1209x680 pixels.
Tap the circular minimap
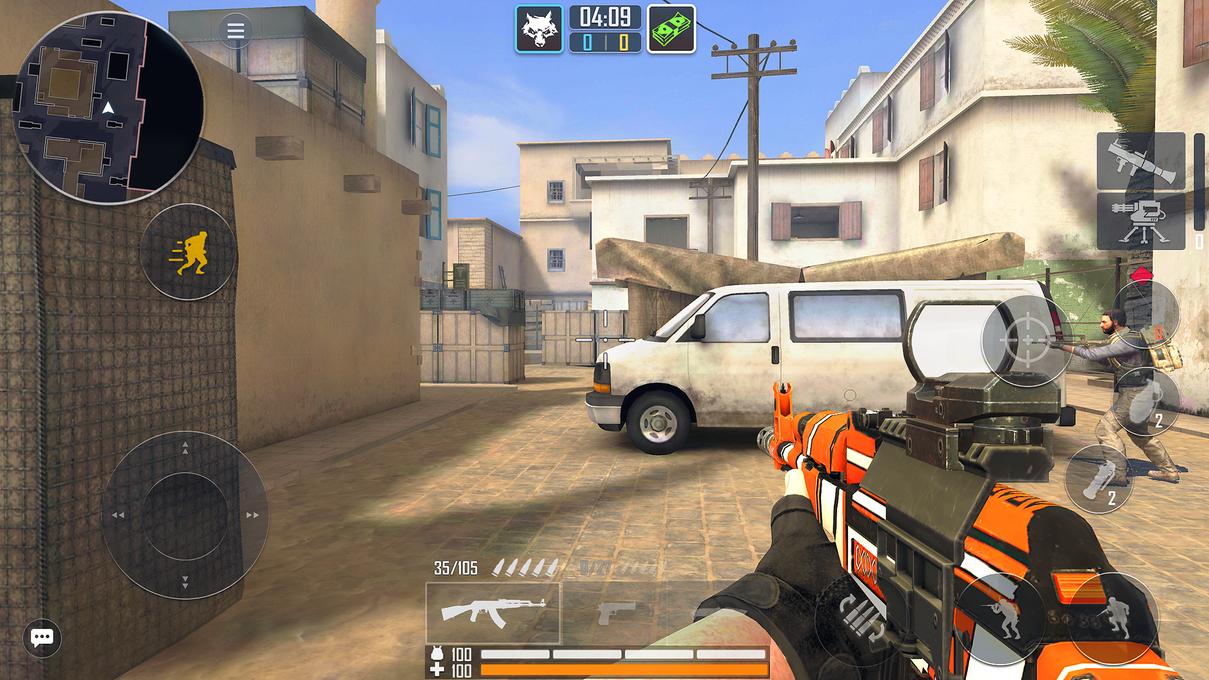[108, 106]
